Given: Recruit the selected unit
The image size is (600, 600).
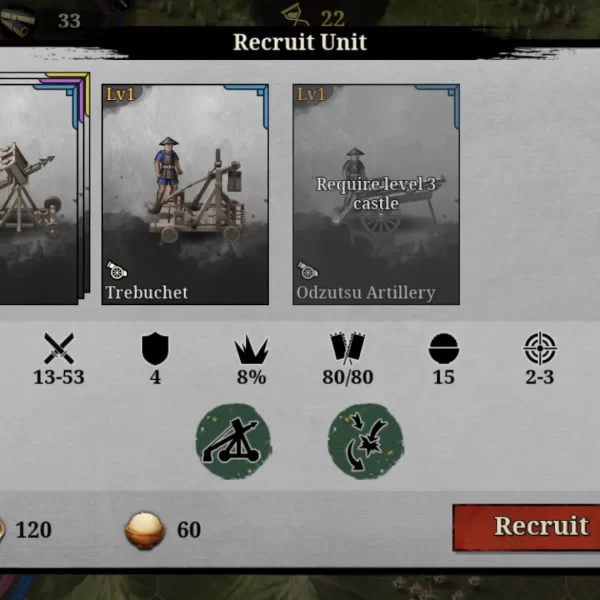Looking at the screenshot, I should [528, 527].
